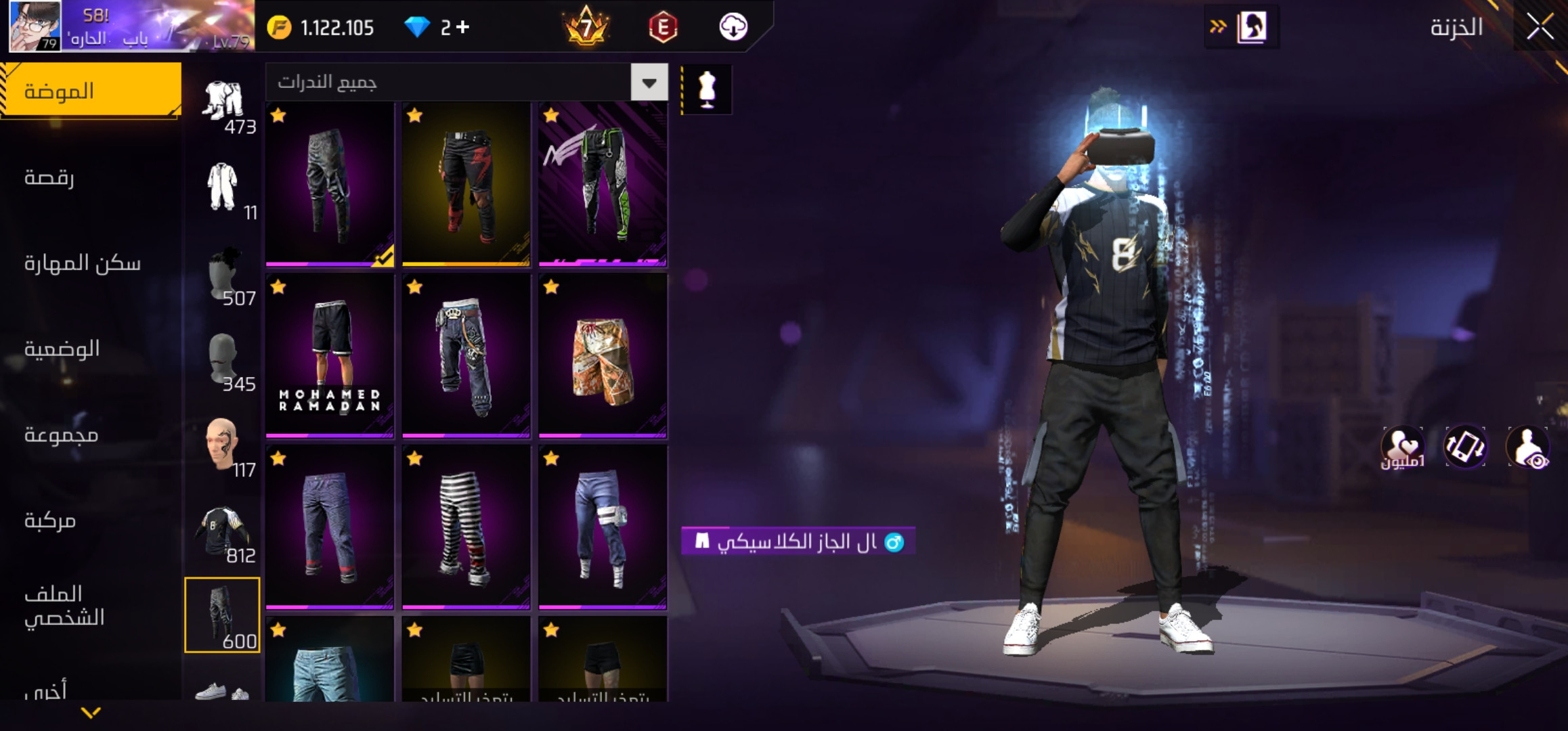Add diamonds with the plus button
This screenshot has width=1568, height=731.
(463, 27)
